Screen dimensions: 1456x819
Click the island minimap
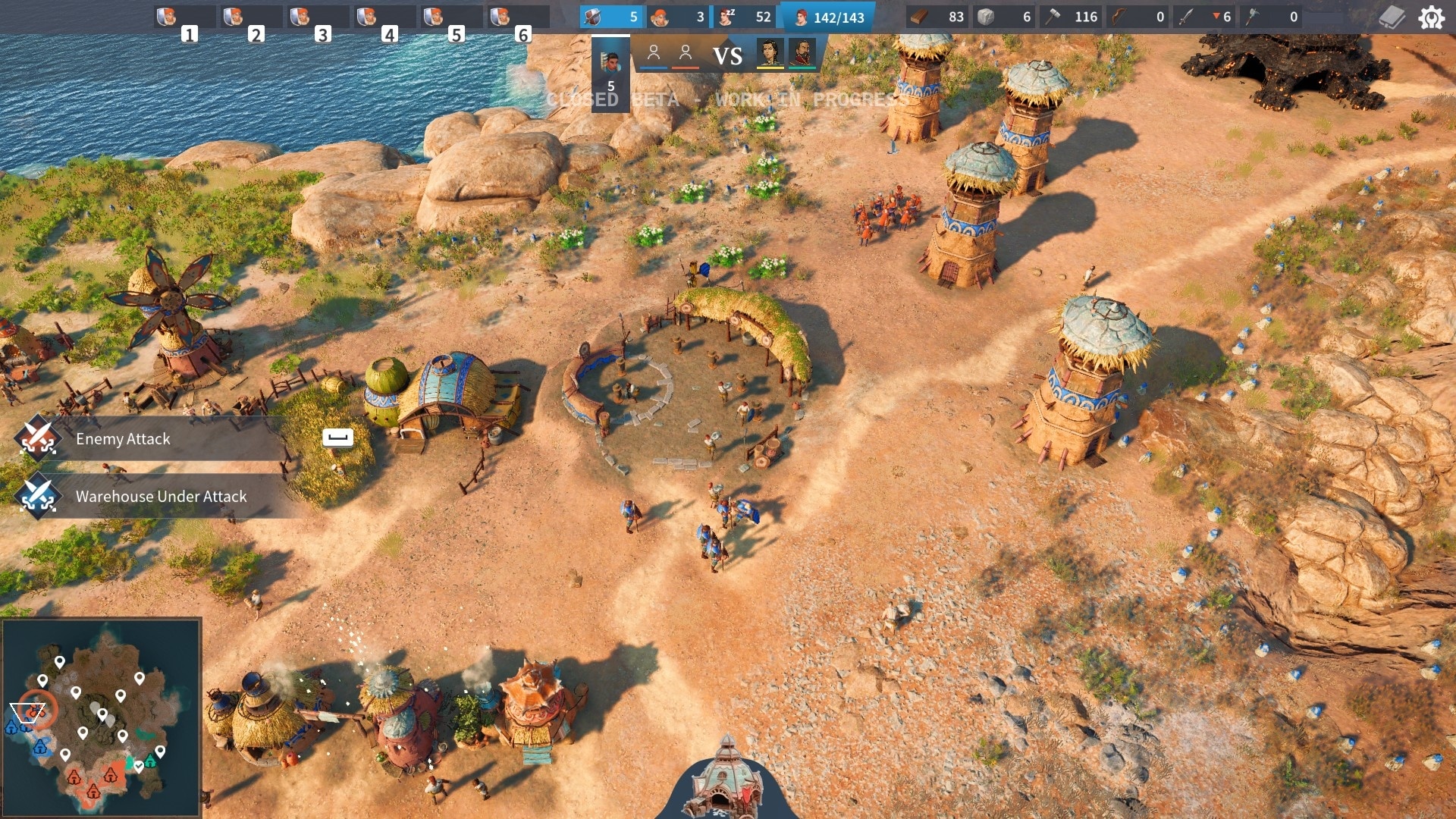pyautogui.click(x=102, y=717)
